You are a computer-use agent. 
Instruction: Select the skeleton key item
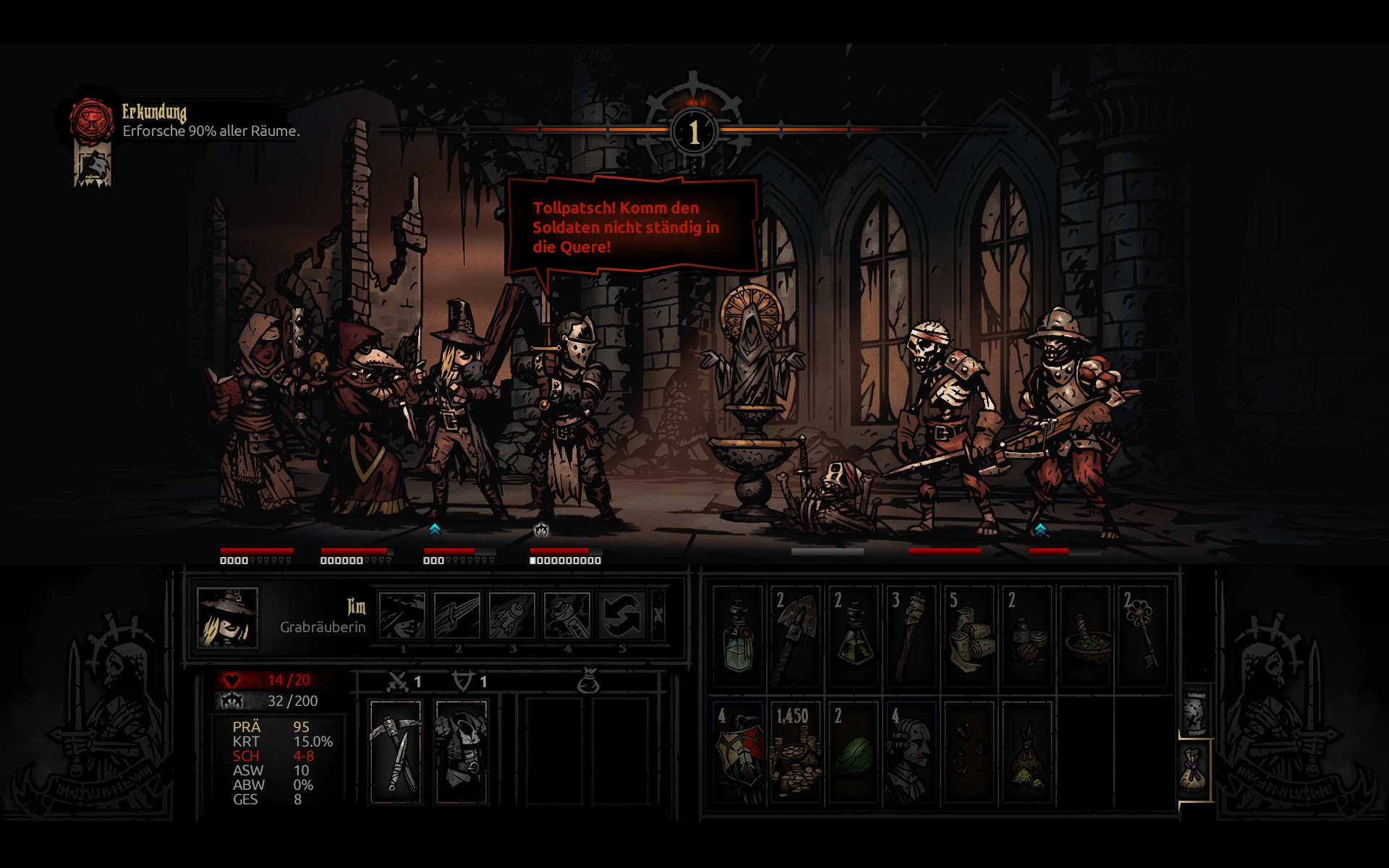[1143, 637]
